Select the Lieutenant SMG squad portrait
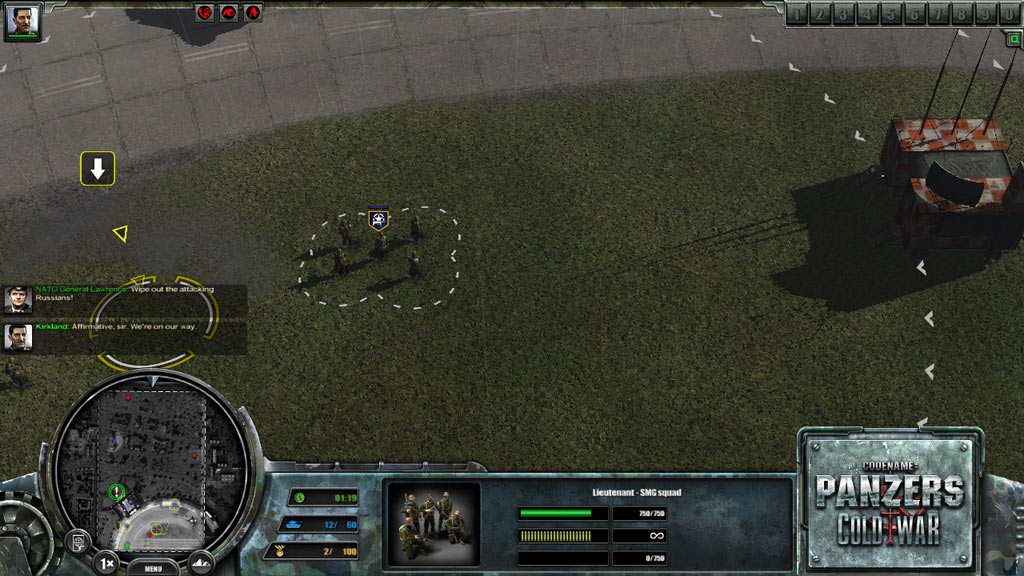 tap(433, 524)
